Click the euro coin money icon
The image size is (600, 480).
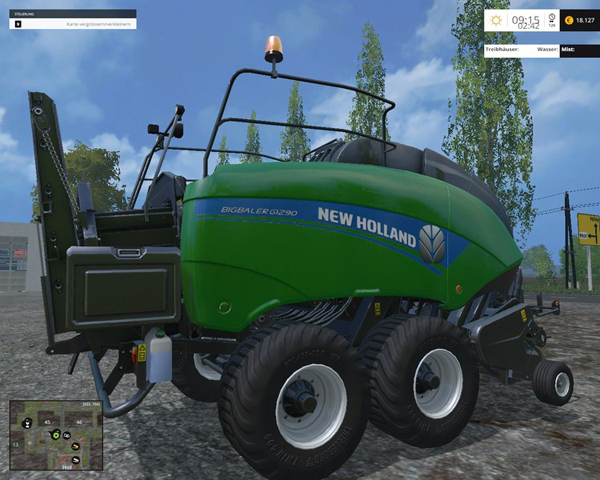click(x=568, y=19)
